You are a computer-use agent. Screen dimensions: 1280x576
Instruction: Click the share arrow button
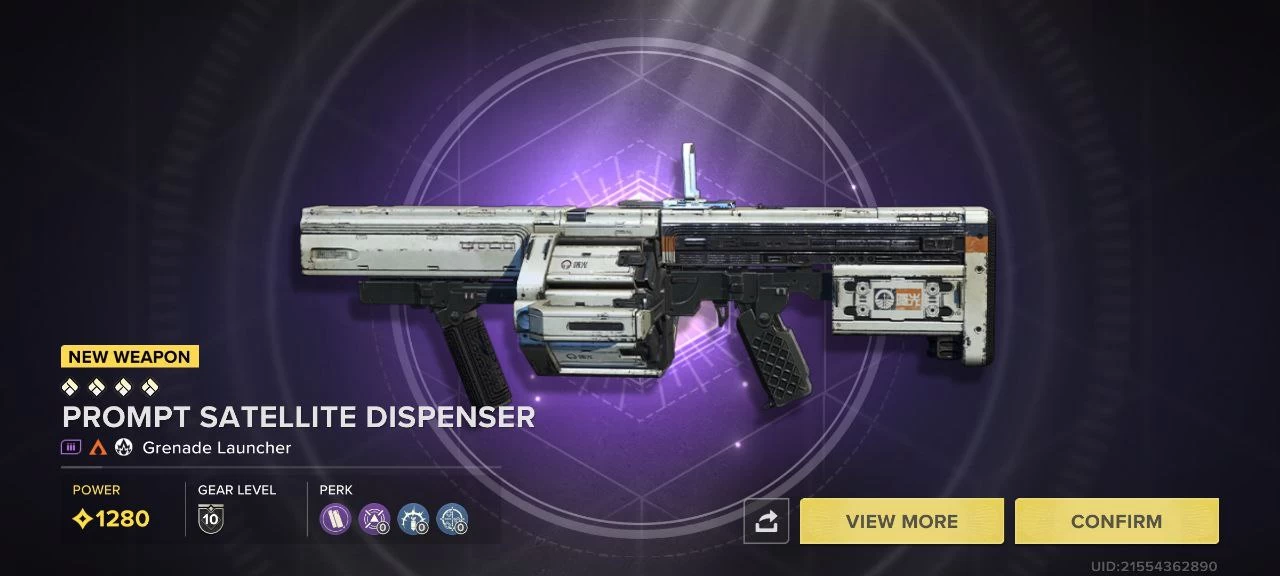[x=766, y=521]
